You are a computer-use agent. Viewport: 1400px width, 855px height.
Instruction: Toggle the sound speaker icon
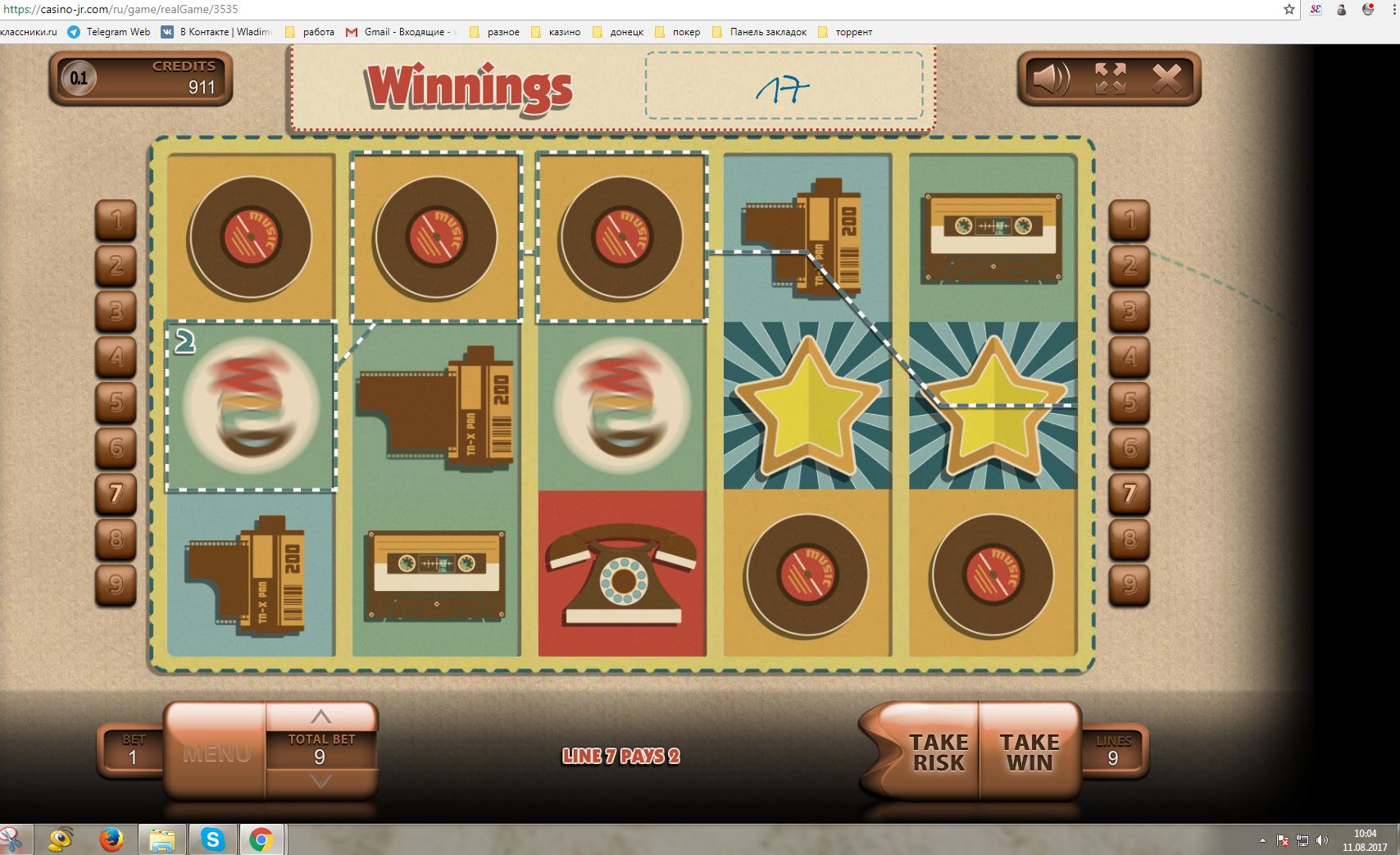pyautogui.click(x=1051, y=80)
